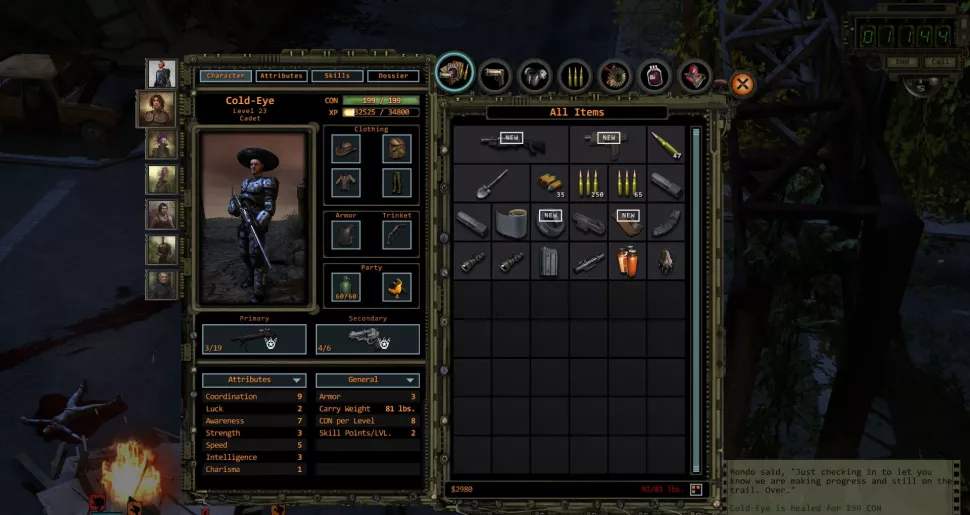Show the Dossier tab

[x=392, y=76]
